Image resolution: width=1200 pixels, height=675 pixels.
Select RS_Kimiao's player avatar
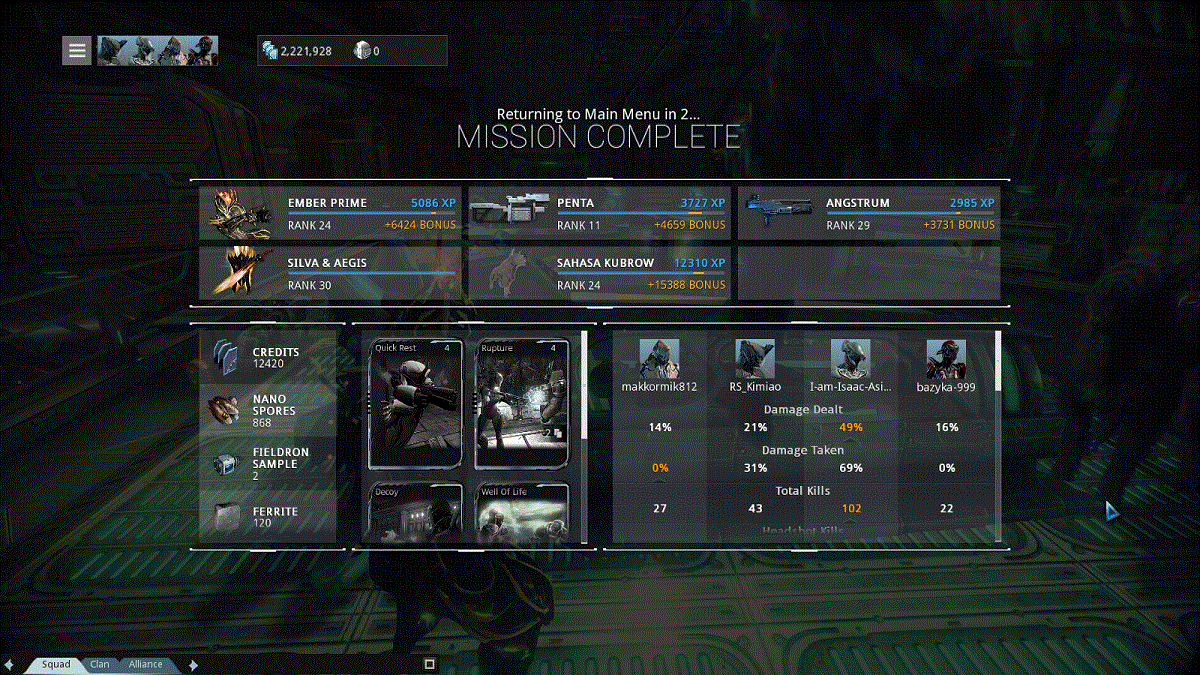pyautogui.click(x=755, y=359)
